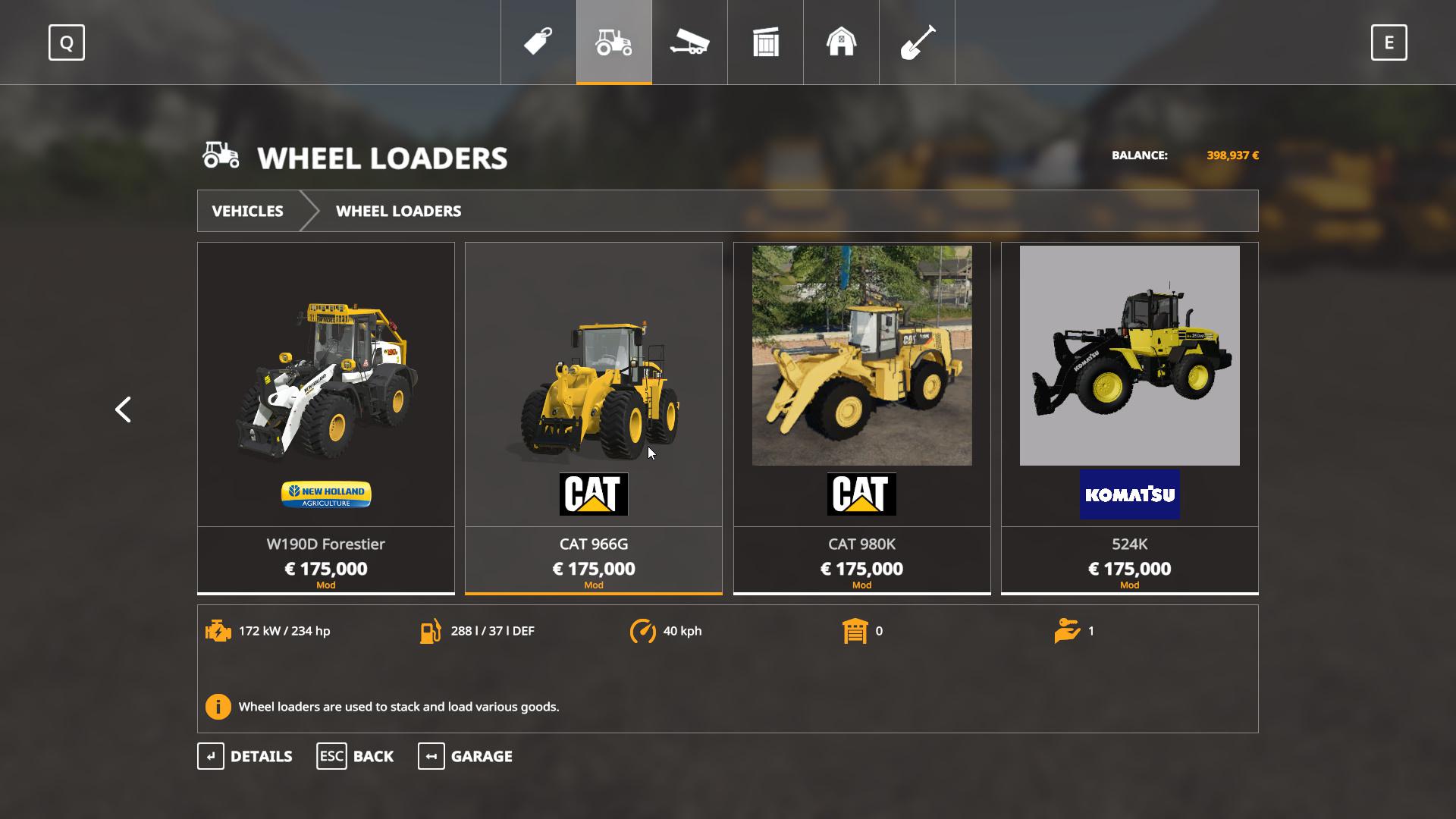Open the price tag shop tab
Screen dimensions: 1456x819
(538, 42)
